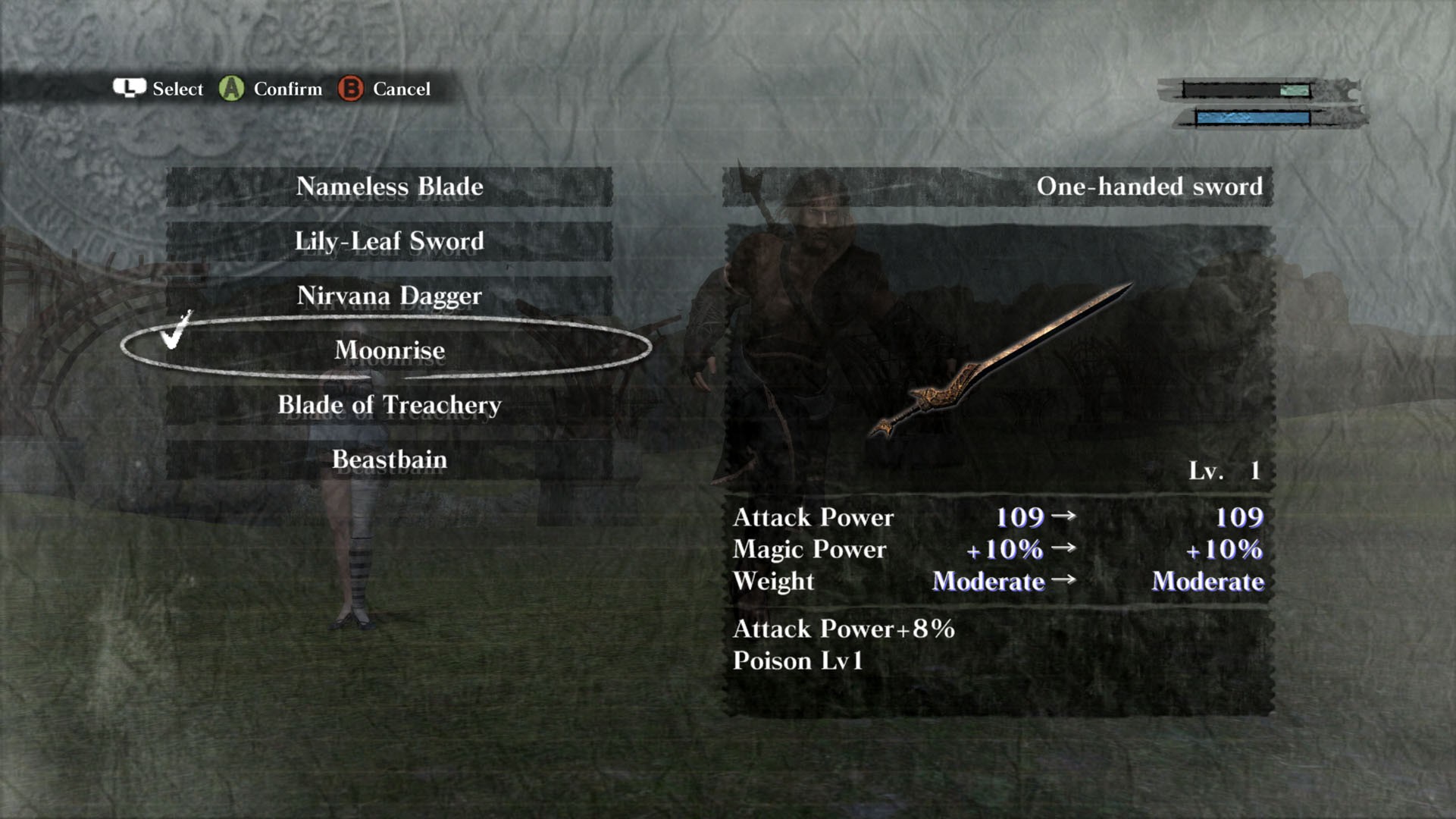Select the Lily-Leaf Sword entry

389,242
